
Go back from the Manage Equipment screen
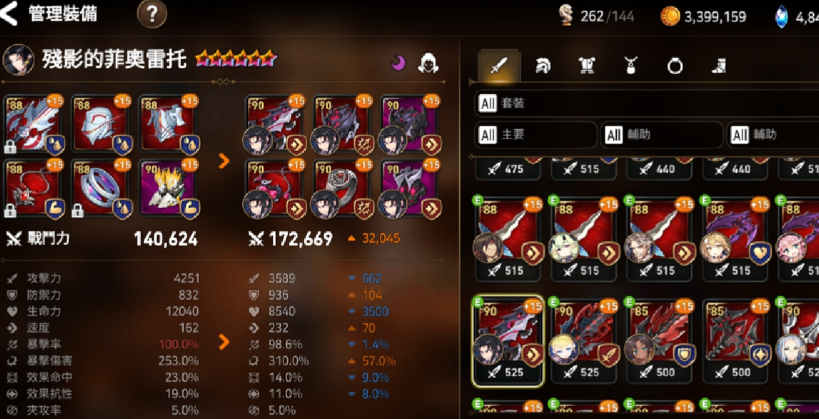[12, 14]
